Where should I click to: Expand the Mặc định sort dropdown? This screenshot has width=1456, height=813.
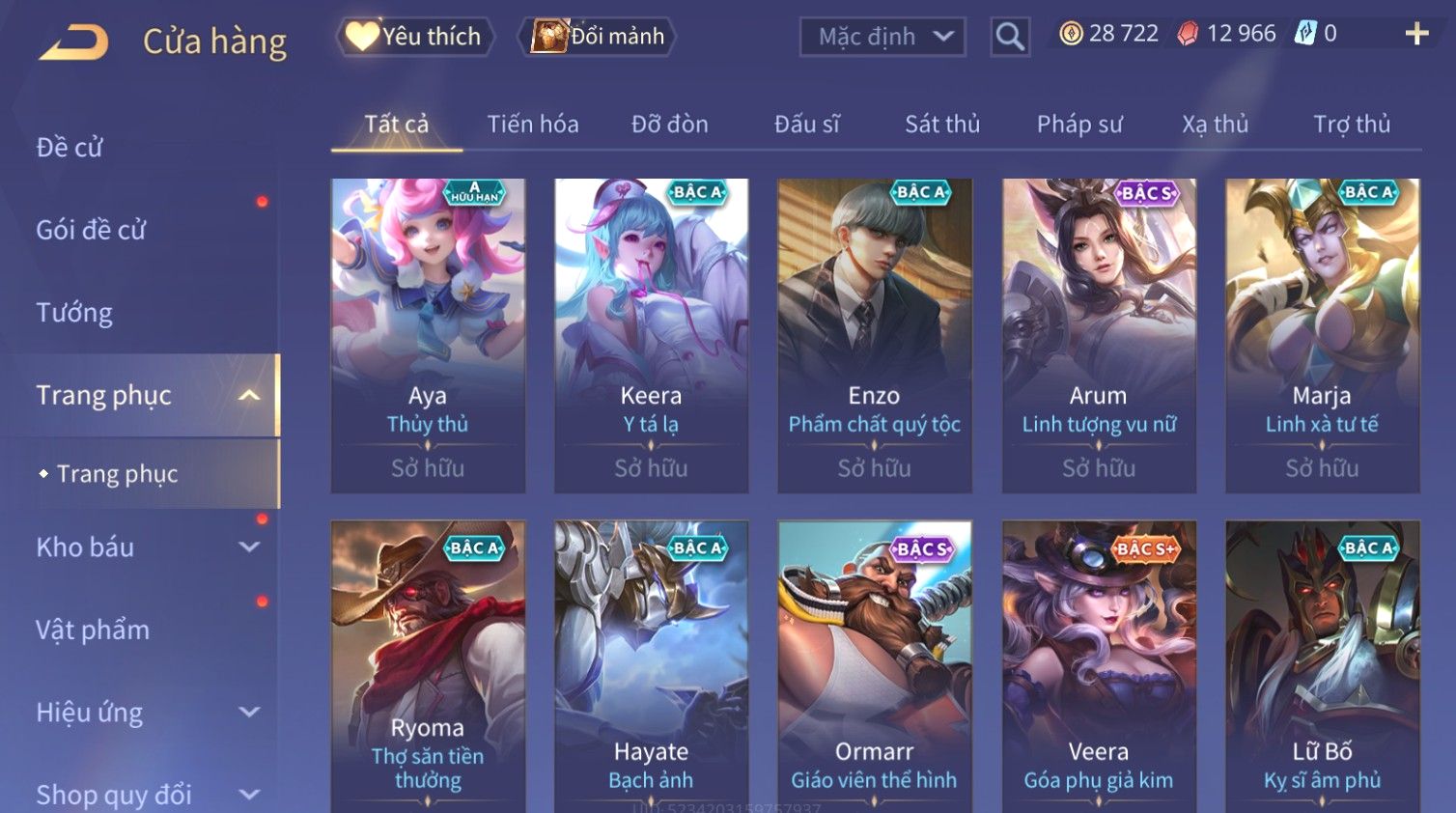(x=882, y=37)
